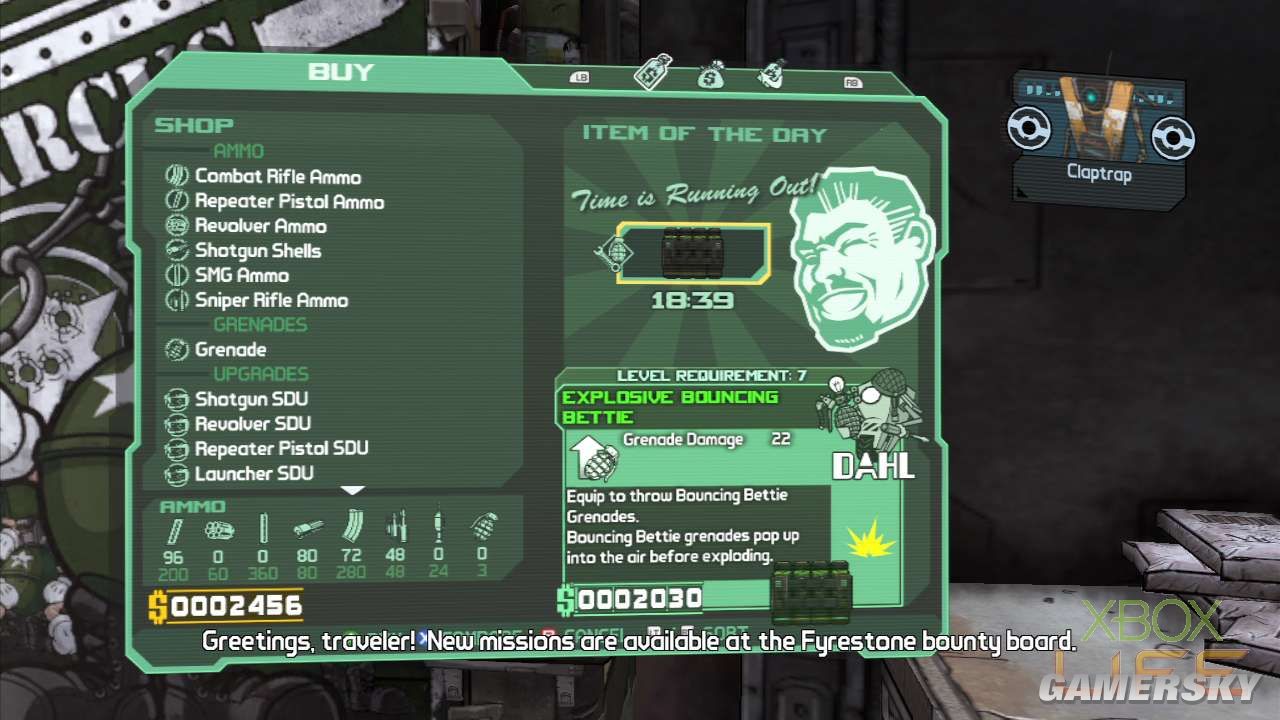Image resolution: width=1280 pixels, height=720 pixels.
Task: Select the Launcher SDU upgrade
Action: [x=253, y=473]
